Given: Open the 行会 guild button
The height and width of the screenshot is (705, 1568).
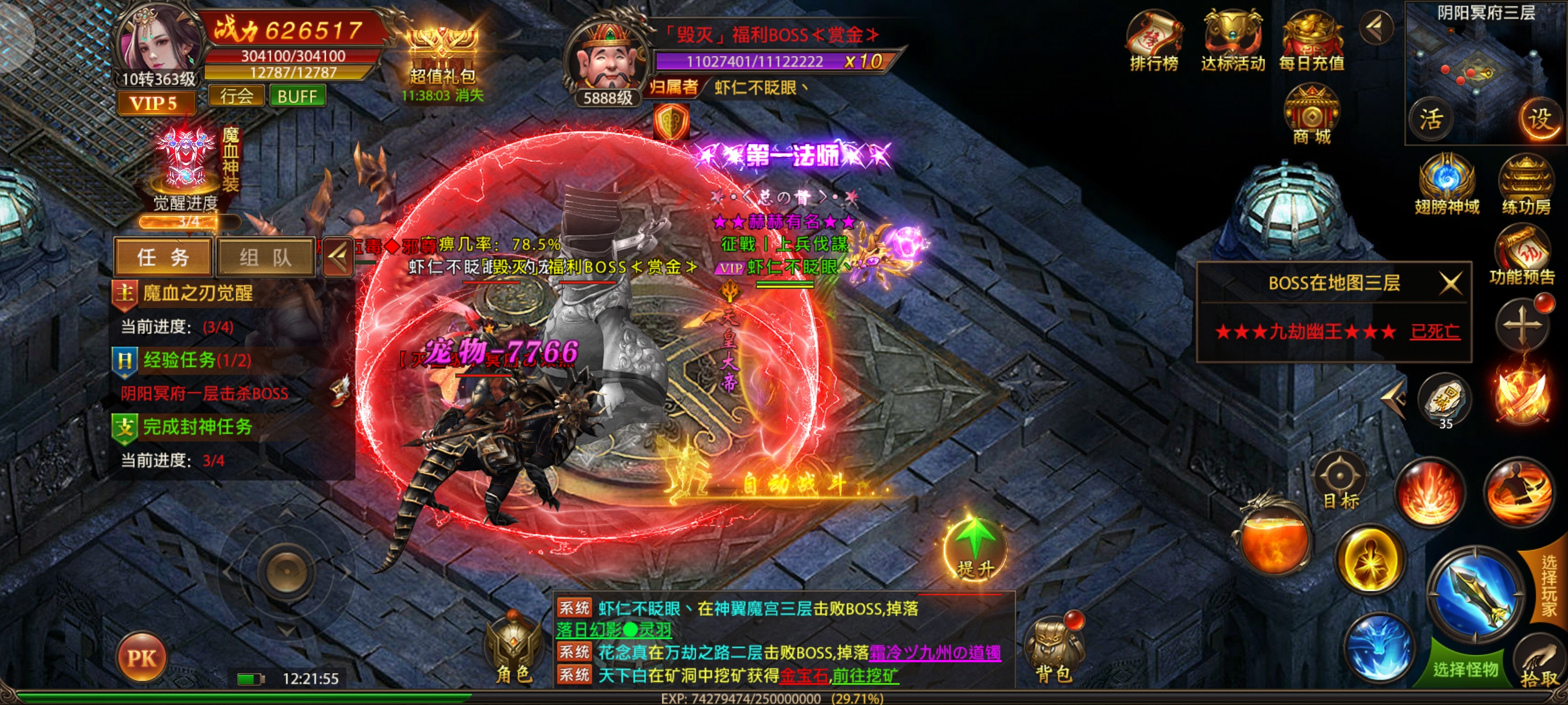Looking at the screenshot, I should [x=236, y=96].
